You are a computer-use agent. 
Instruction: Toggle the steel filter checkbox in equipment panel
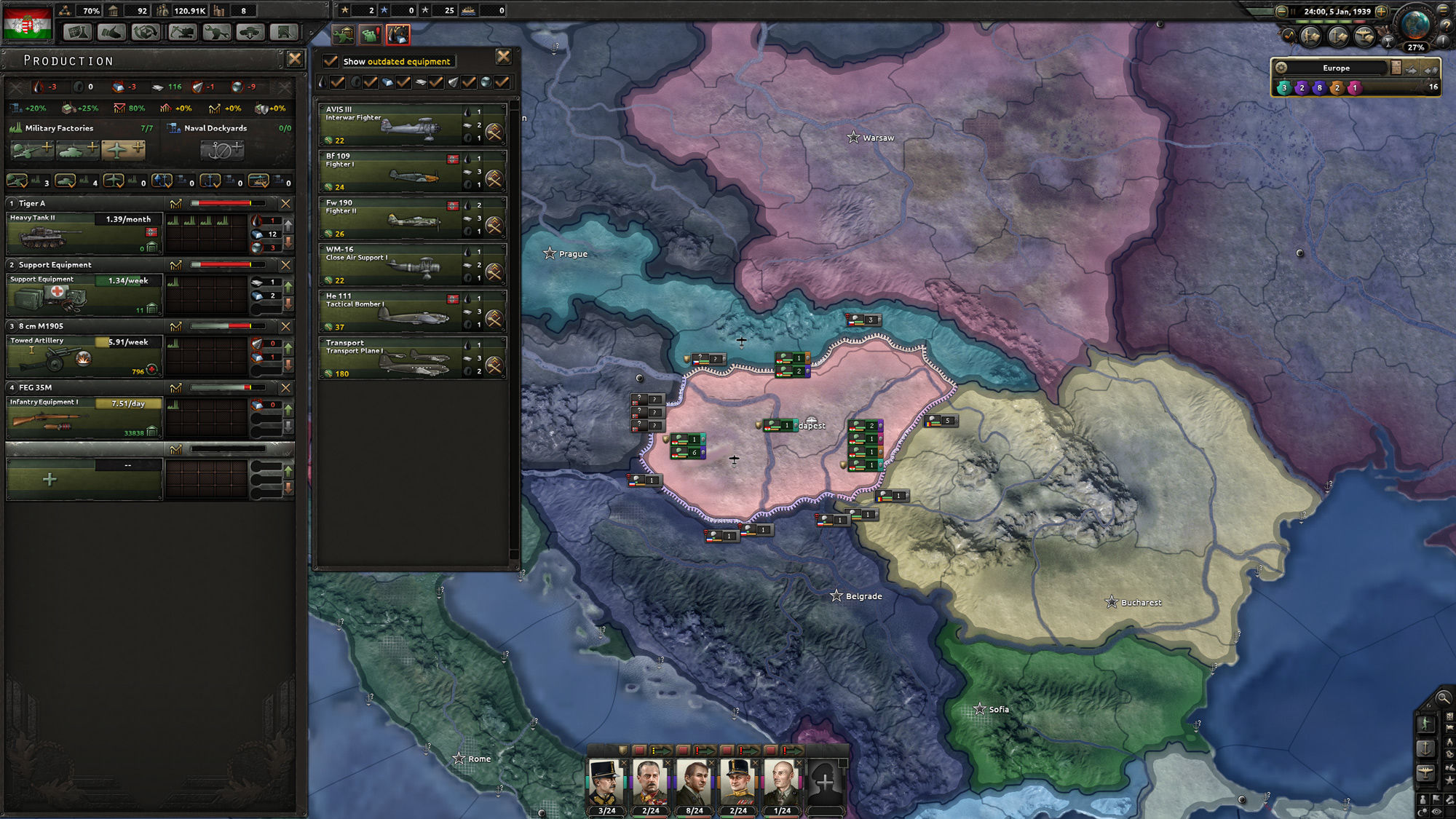403,82
